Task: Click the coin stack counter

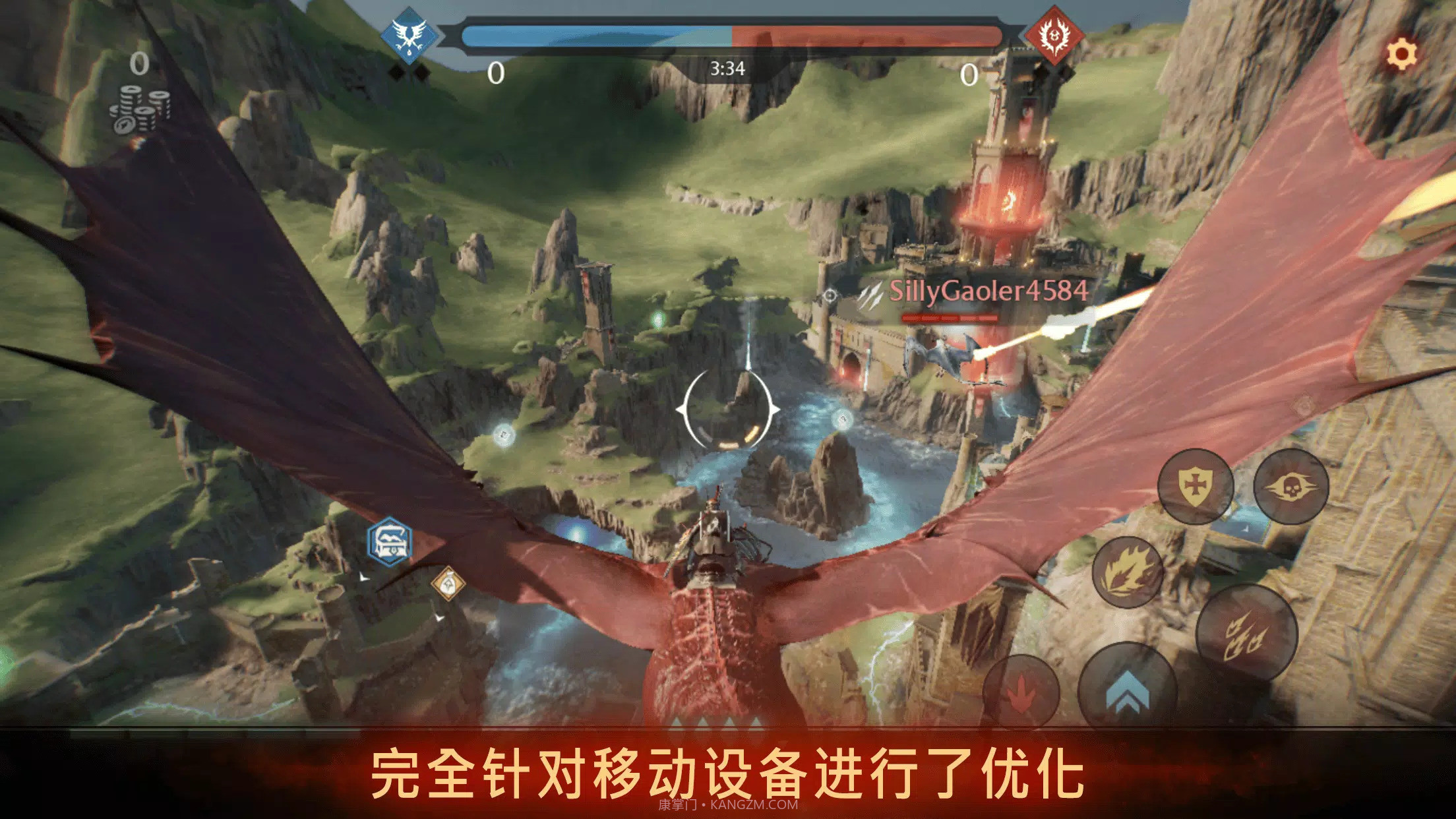Action: coord(138,112)
